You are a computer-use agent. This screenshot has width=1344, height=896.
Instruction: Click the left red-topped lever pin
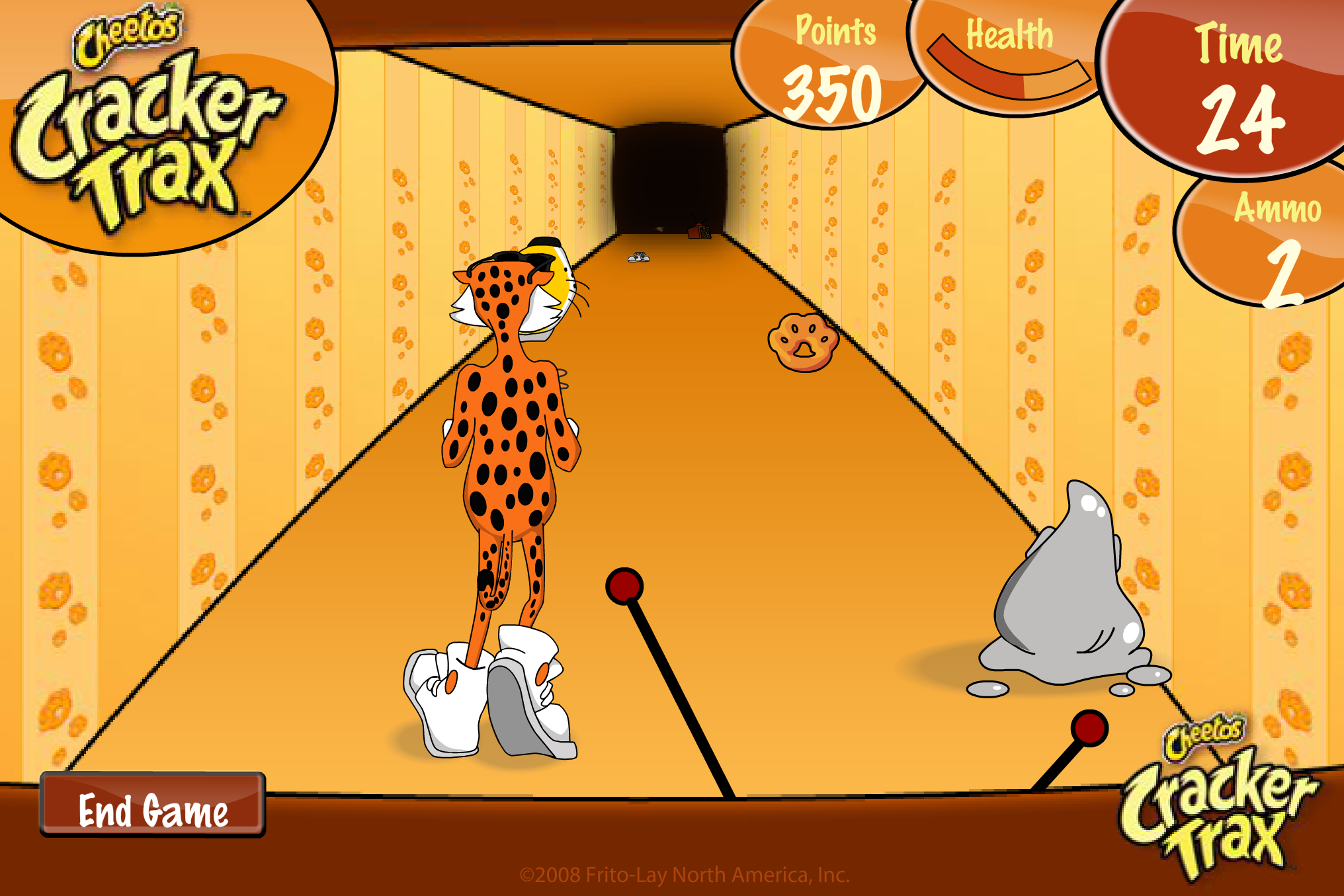point(622,585)
